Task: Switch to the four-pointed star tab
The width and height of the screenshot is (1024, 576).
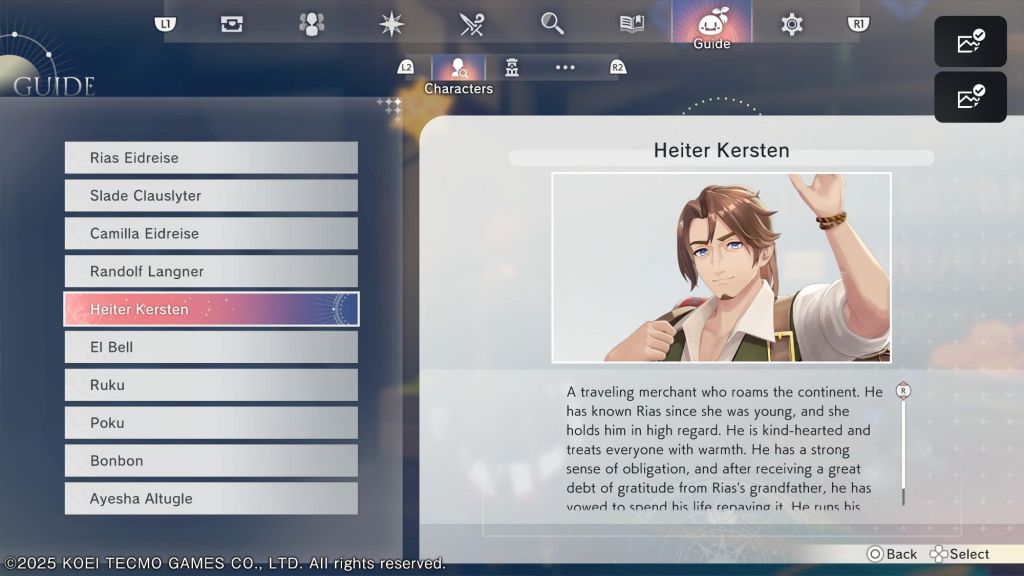Action: (392, 24)
